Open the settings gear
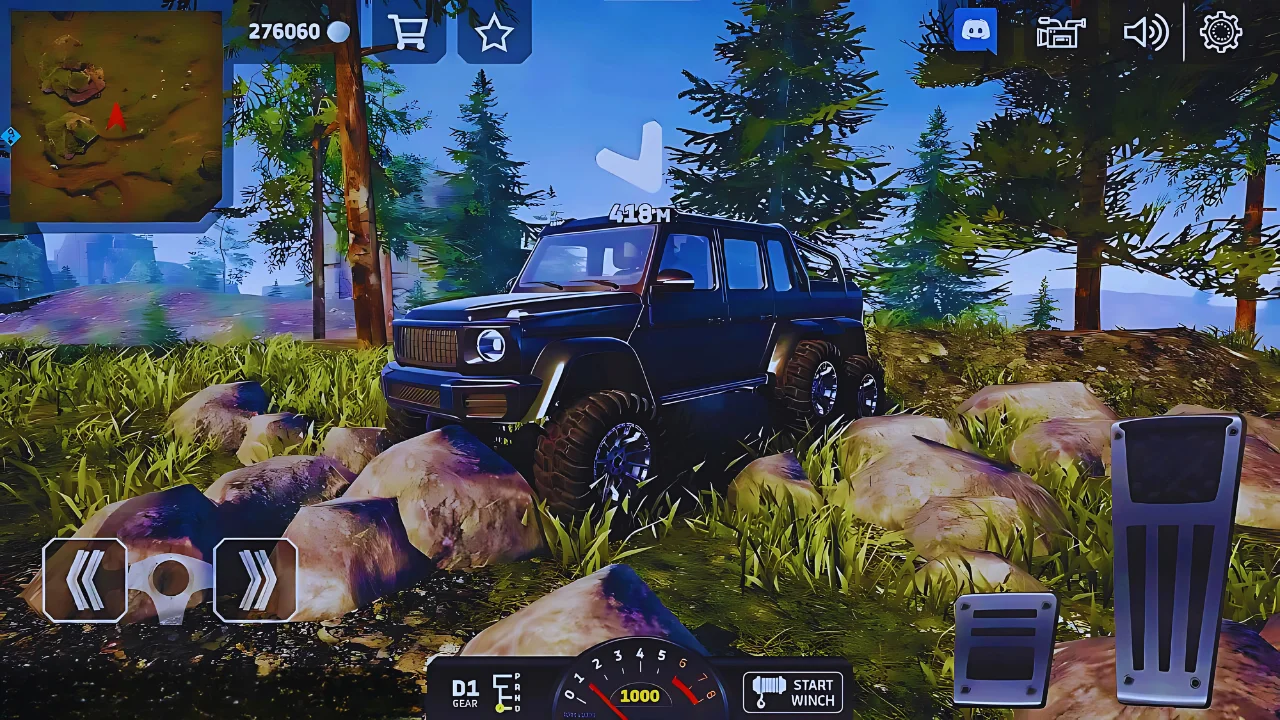1280x720 pixels. [x=1222, y=32]
